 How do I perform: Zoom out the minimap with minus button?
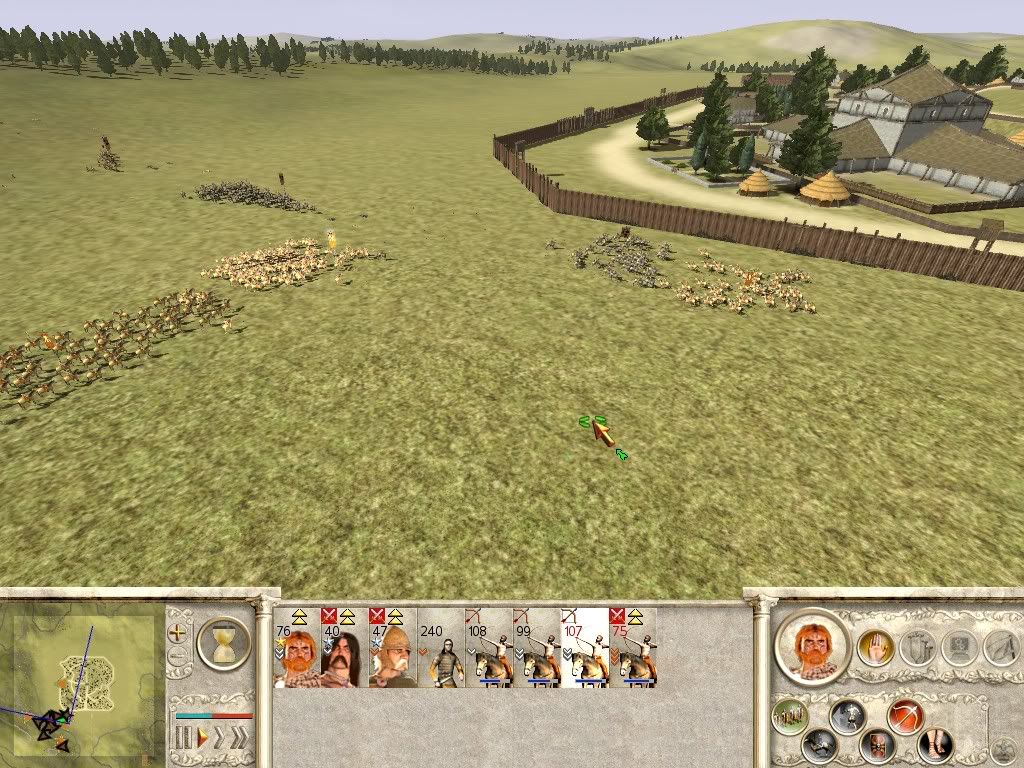coord(179,658)
